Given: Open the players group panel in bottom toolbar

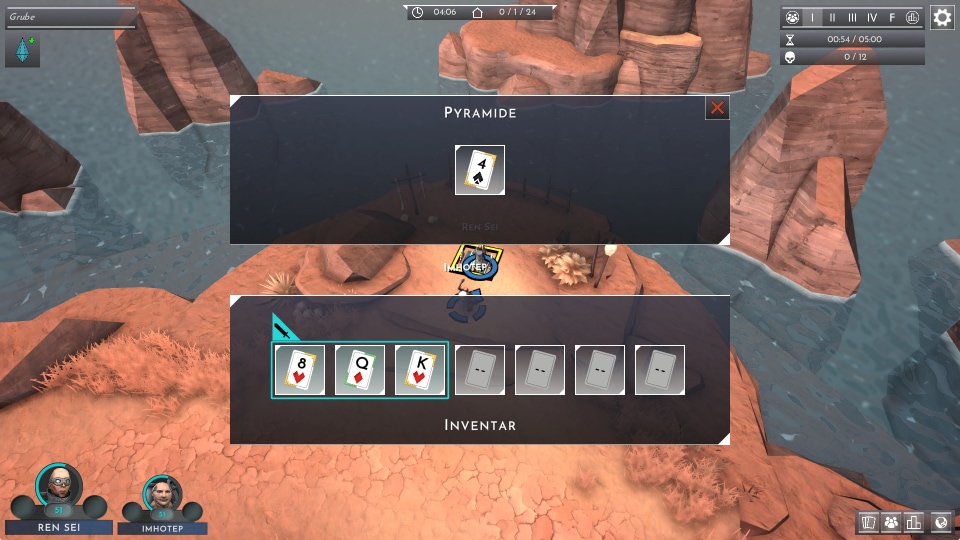Looking at the screenshot, I should (x=891, y=522).
